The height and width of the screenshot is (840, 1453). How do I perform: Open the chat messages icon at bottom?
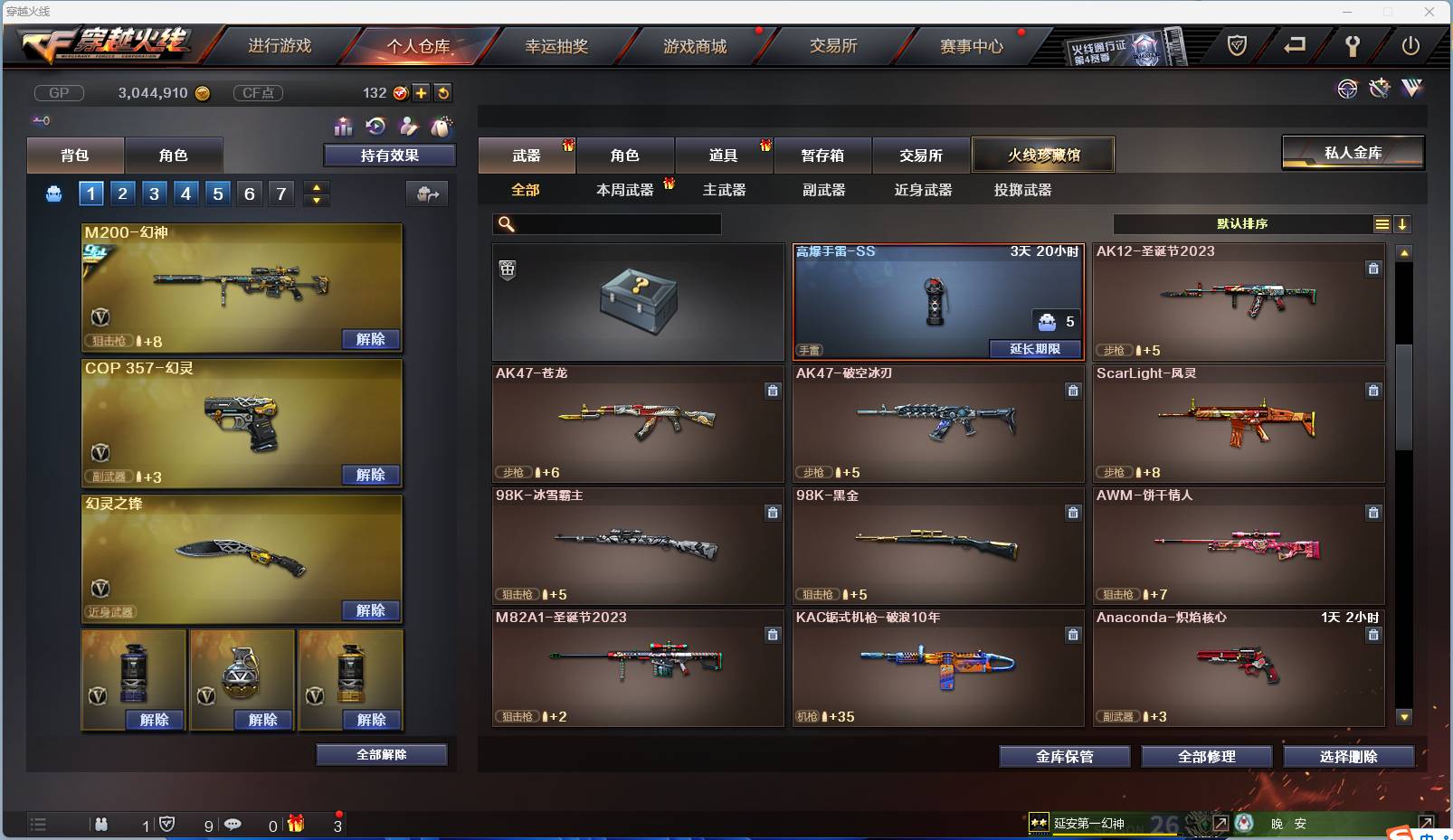[x=233, y=825]
